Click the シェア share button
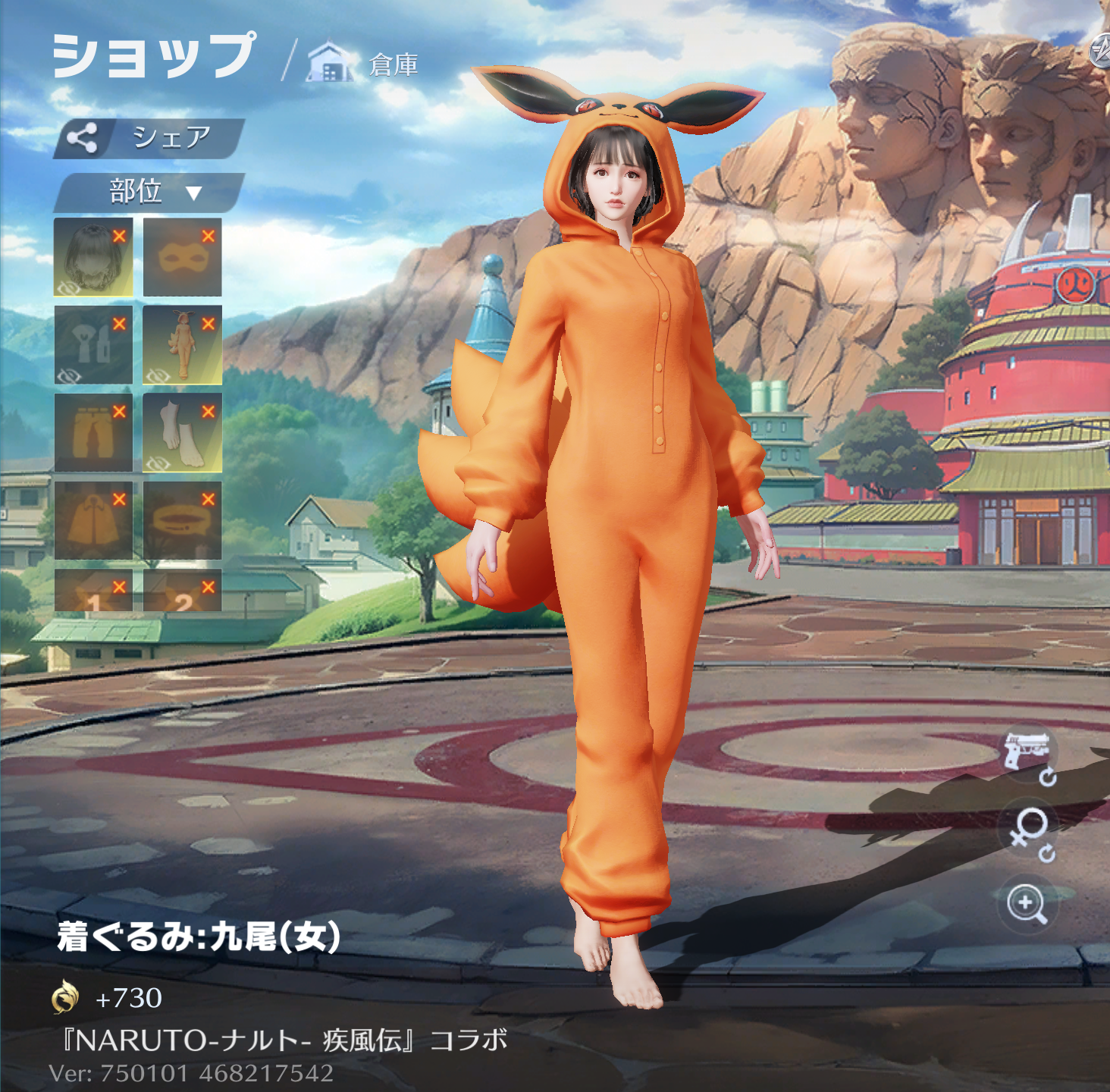This screenshot has width=1110, height=1092. pos(149,138)
